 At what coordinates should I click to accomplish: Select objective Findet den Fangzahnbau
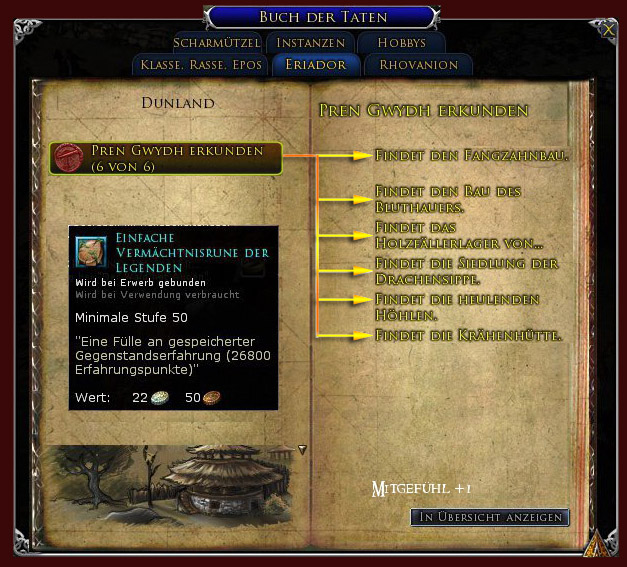pyautogui.click(x=471, y=156)
